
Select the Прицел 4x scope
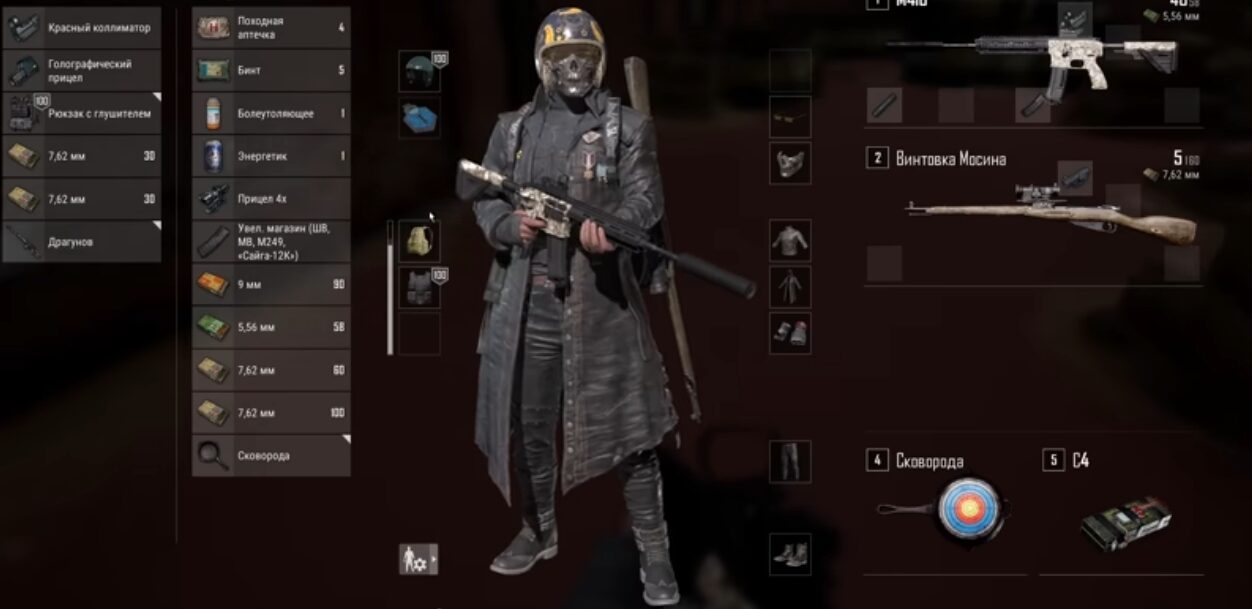[x=271, y=199]
